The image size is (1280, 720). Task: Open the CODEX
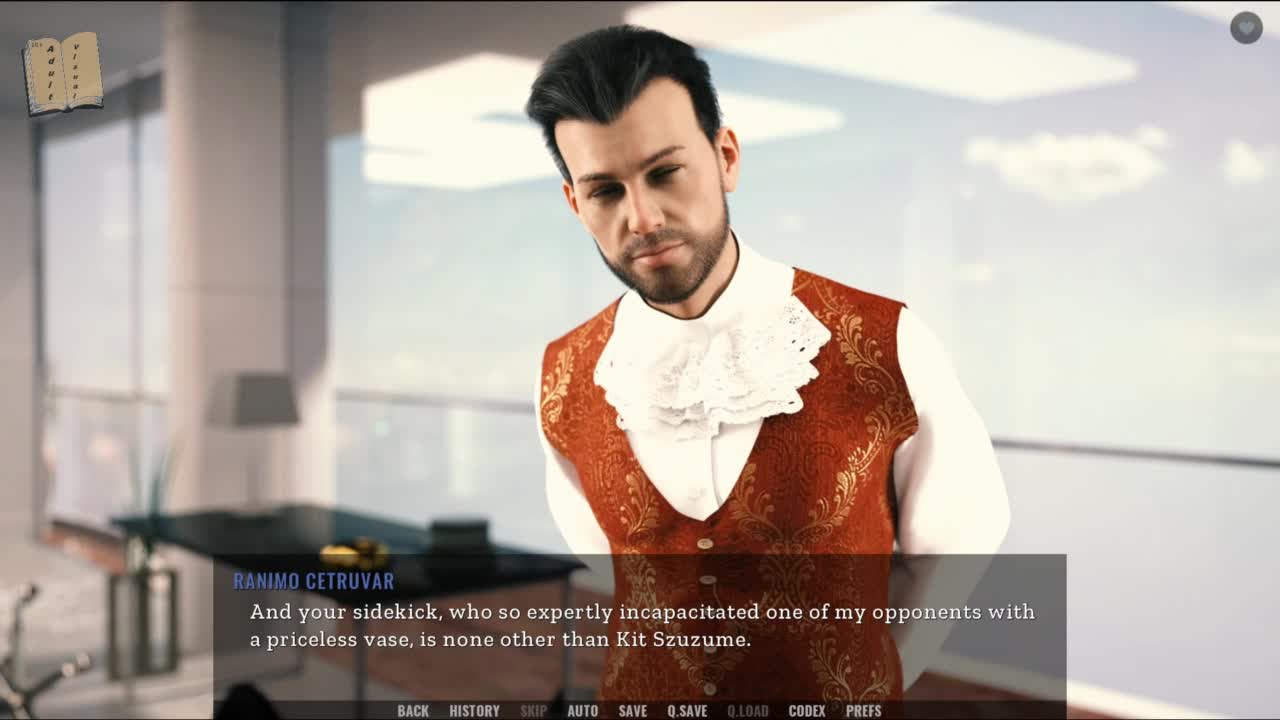pos(806,711)
